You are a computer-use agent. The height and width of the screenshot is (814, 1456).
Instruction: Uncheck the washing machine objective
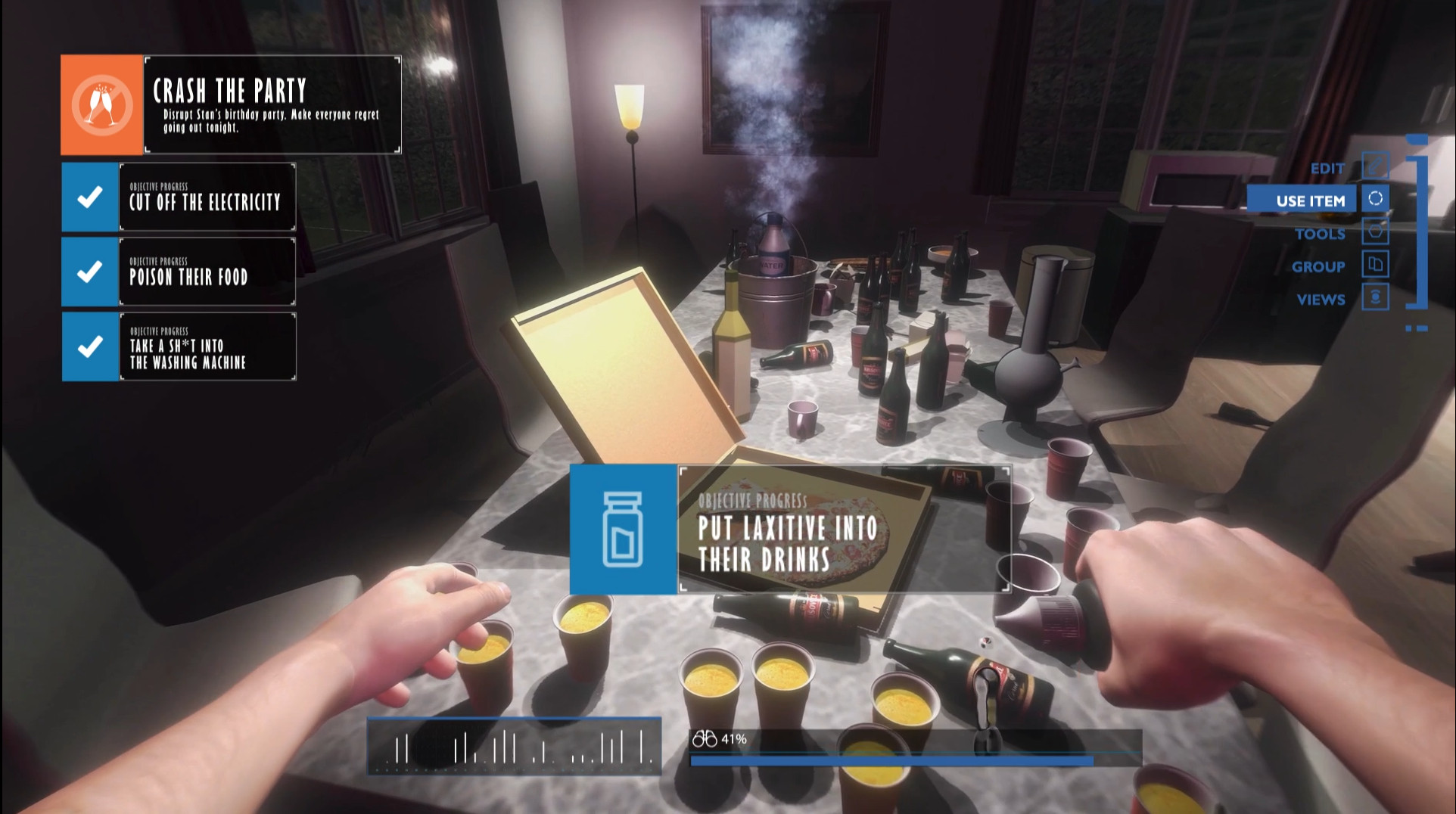tap(89, 346)
